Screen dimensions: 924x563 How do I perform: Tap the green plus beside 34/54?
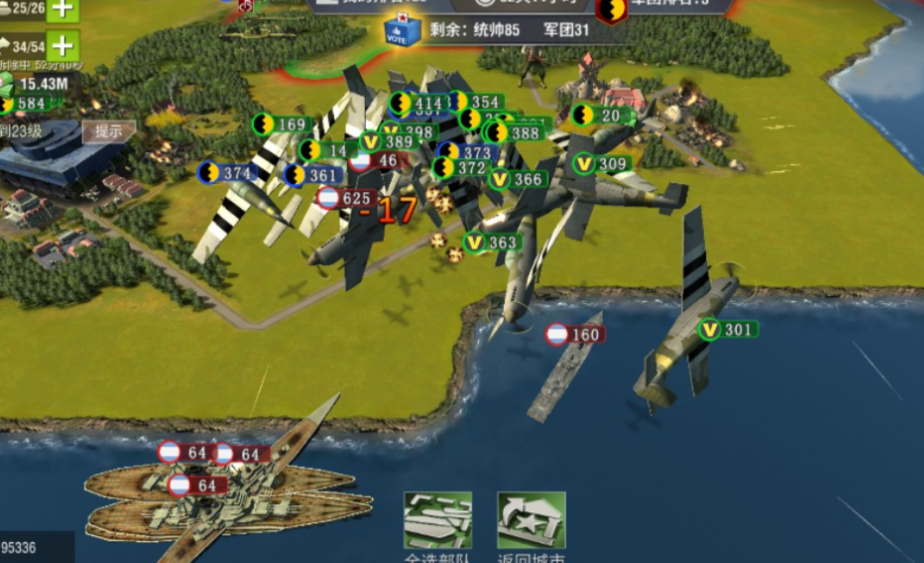pyautogui.click(x=63, y=46)
